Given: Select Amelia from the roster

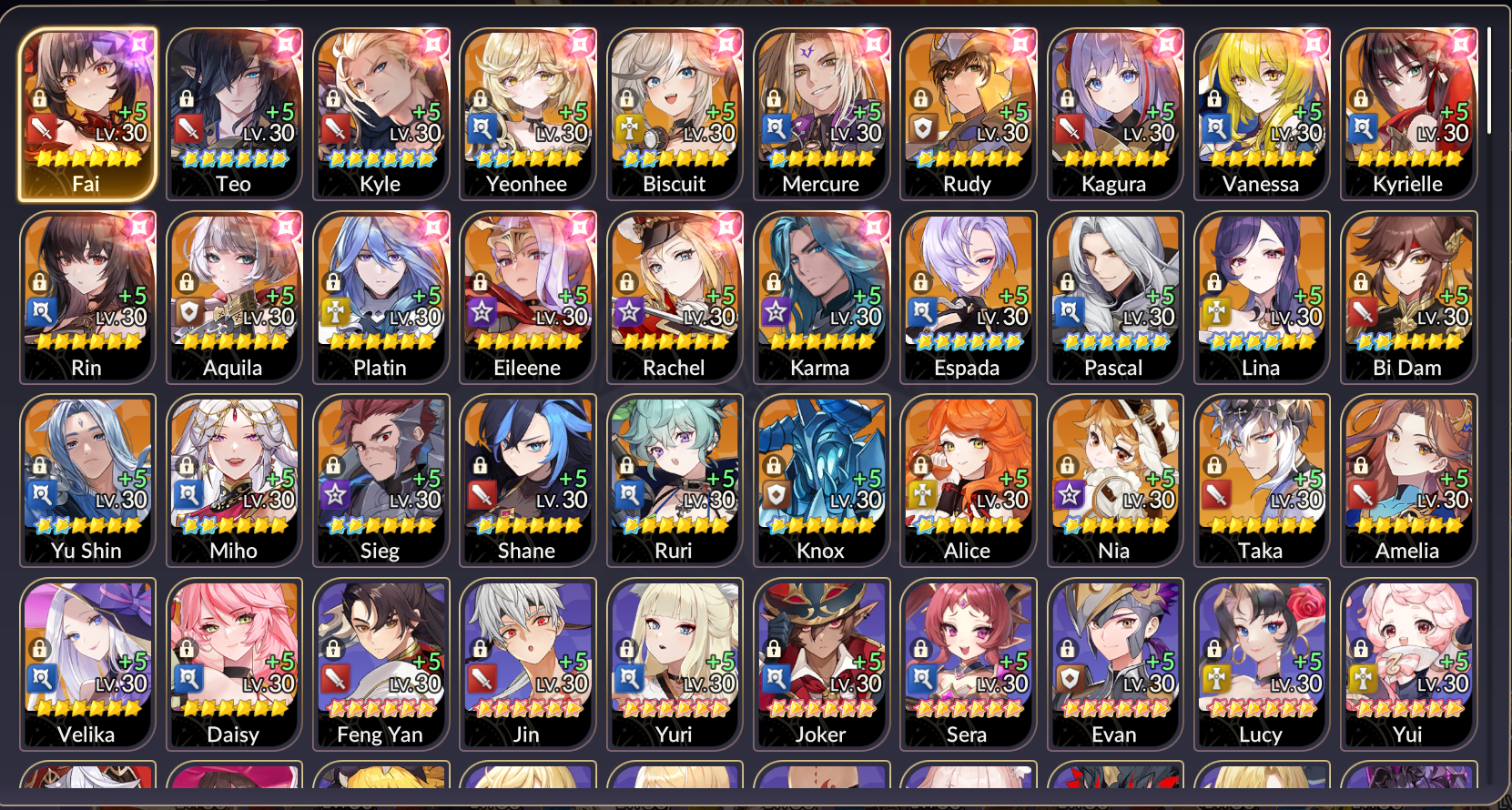Looking at the screenshot, I should coord(1407,480).
